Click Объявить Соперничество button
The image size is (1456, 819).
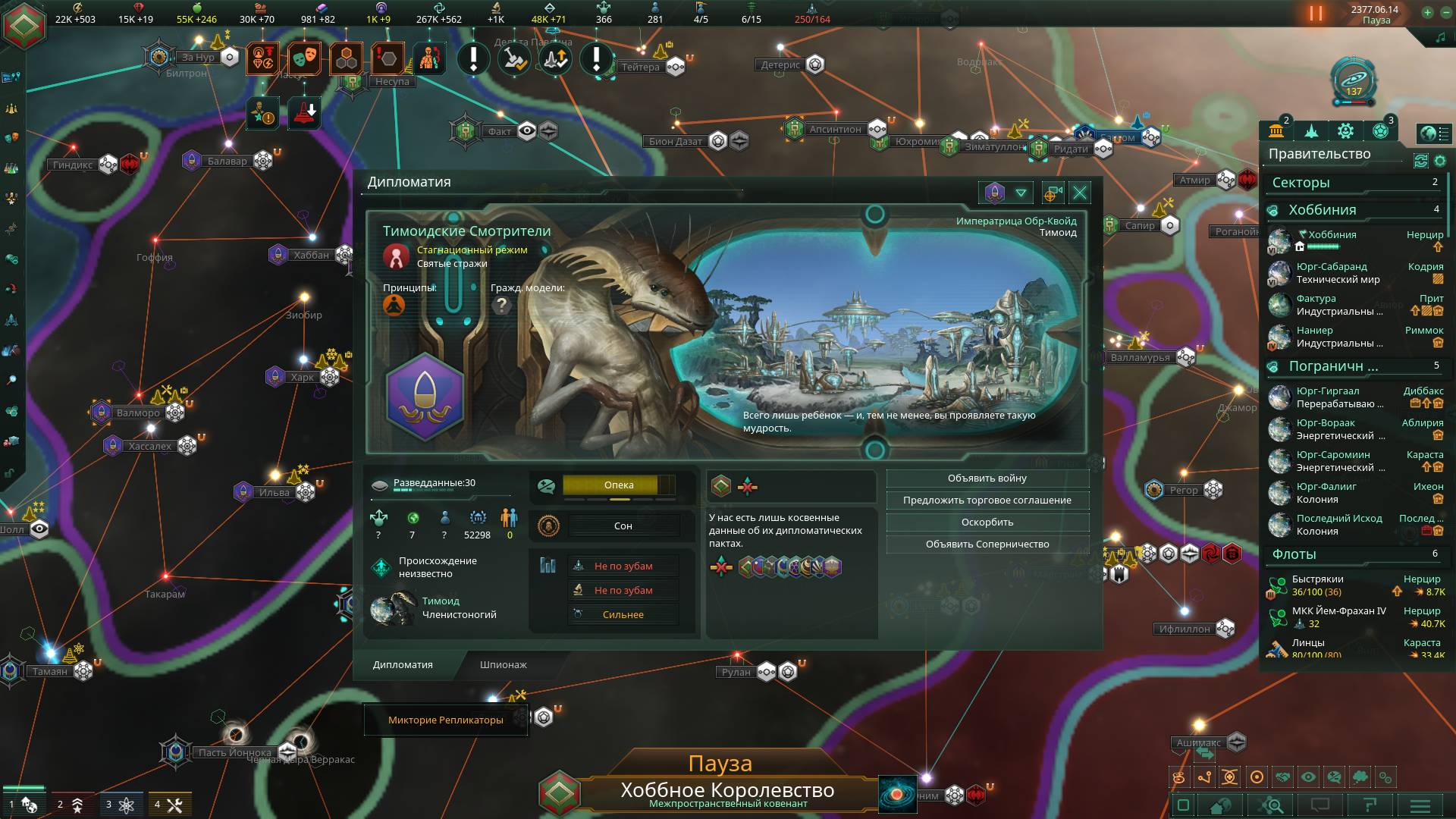tap(987, 544)
